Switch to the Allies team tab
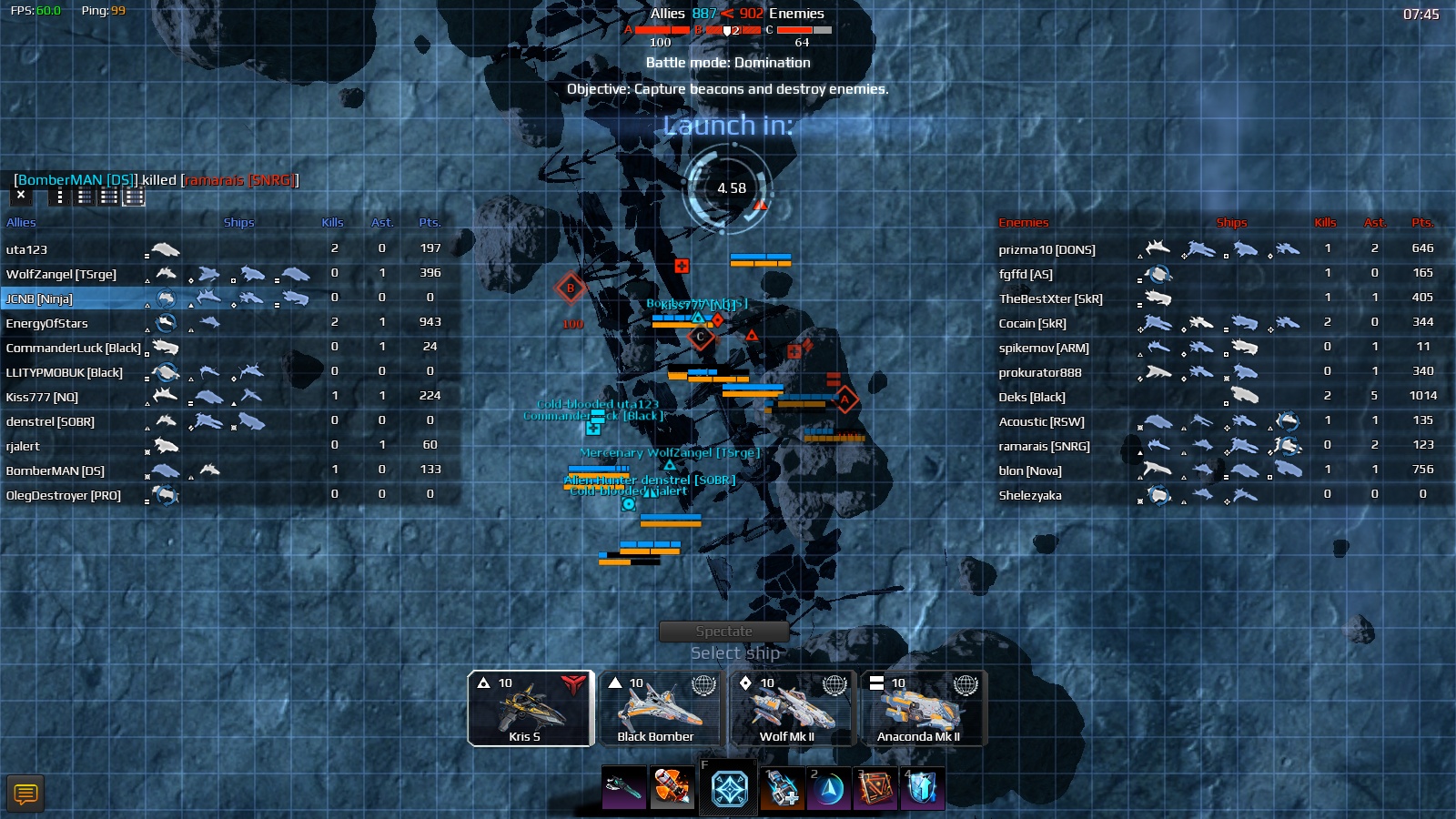 20,221
